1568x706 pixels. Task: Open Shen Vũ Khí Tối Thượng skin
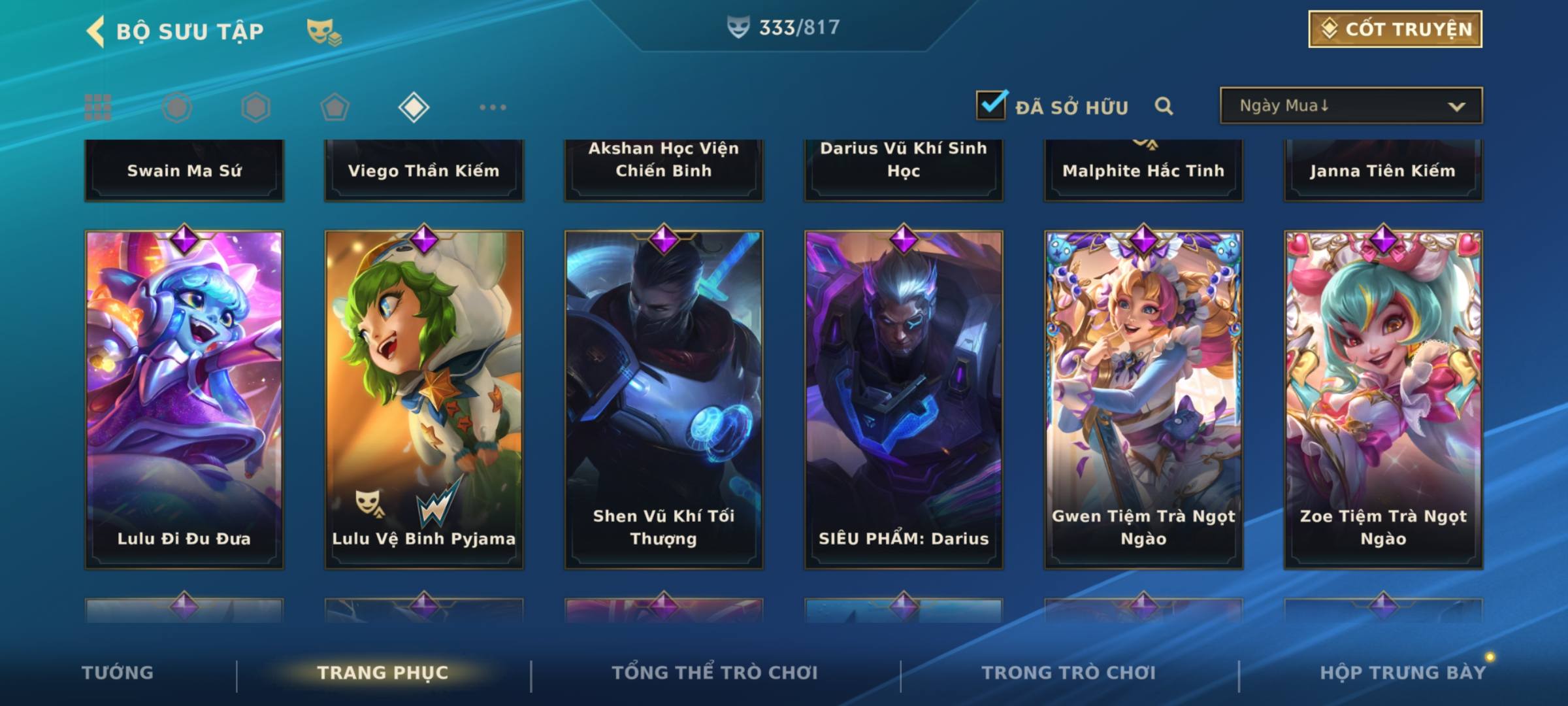coord(664,399)
